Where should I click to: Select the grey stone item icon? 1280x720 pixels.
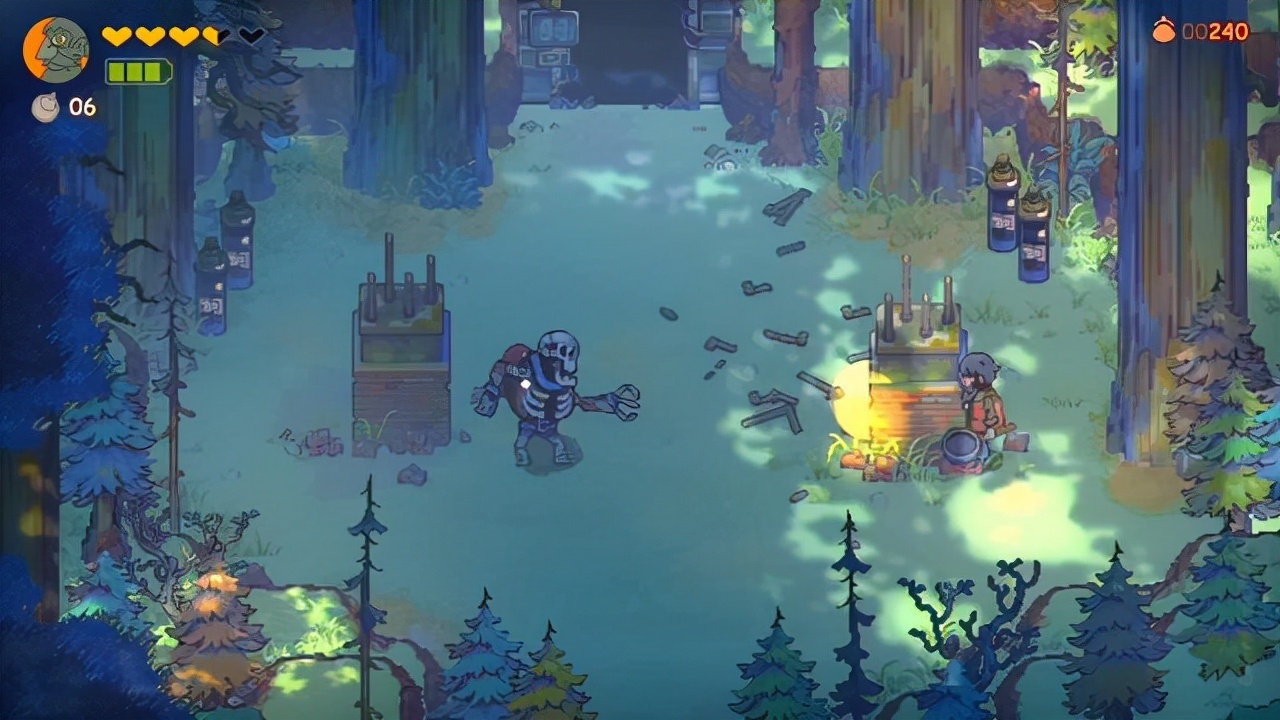(45, 107)
